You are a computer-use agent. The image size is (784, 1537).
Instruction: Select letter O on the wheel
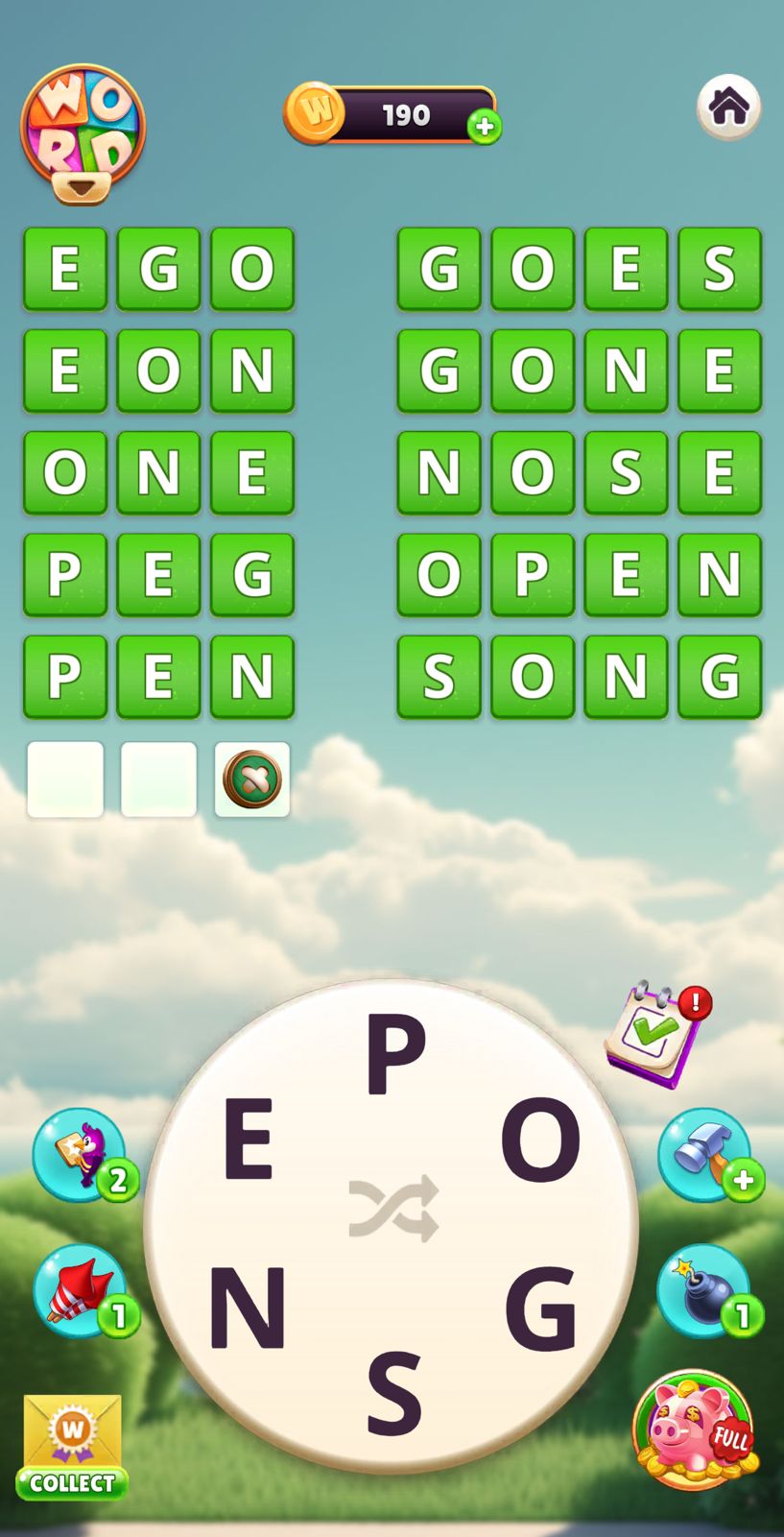point(540,1140)
